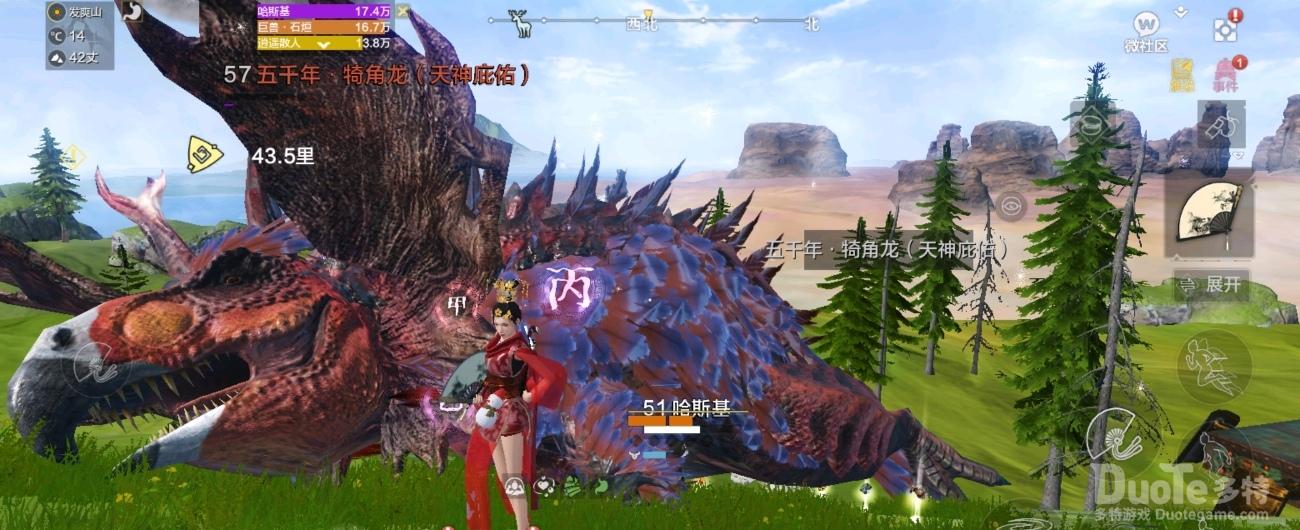The width and height of the screenshot is (1300, 530).
Task: Close the damage ranking panel
Action: click(402, 11)
